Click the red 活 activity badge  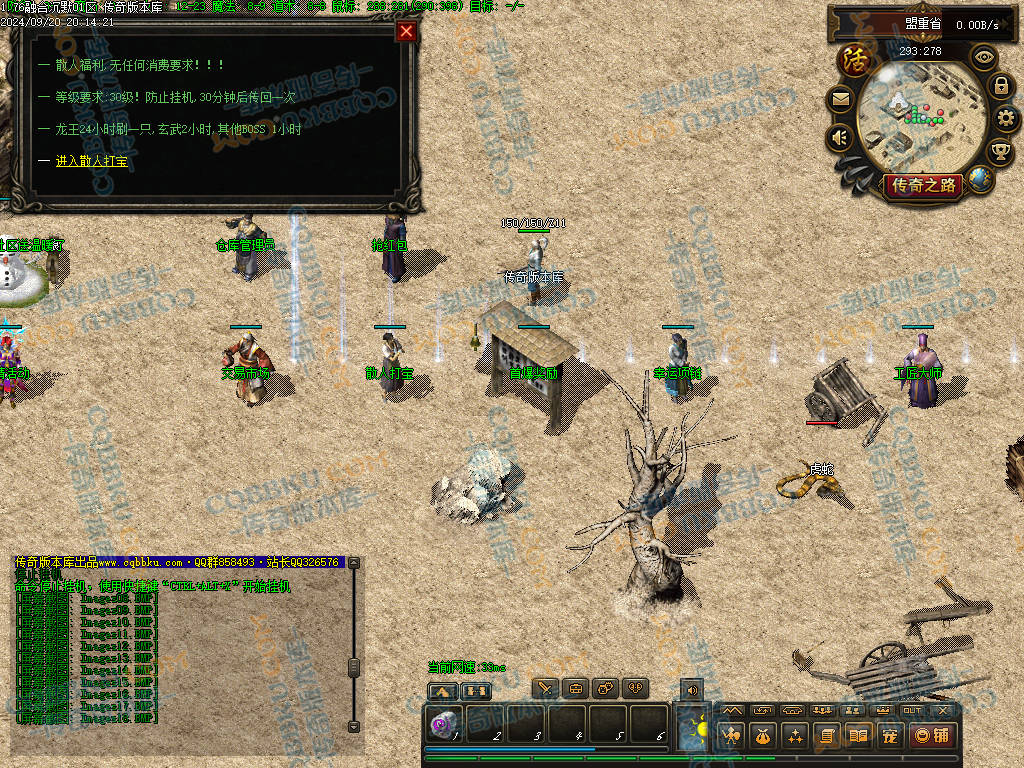tap(855, 61)
